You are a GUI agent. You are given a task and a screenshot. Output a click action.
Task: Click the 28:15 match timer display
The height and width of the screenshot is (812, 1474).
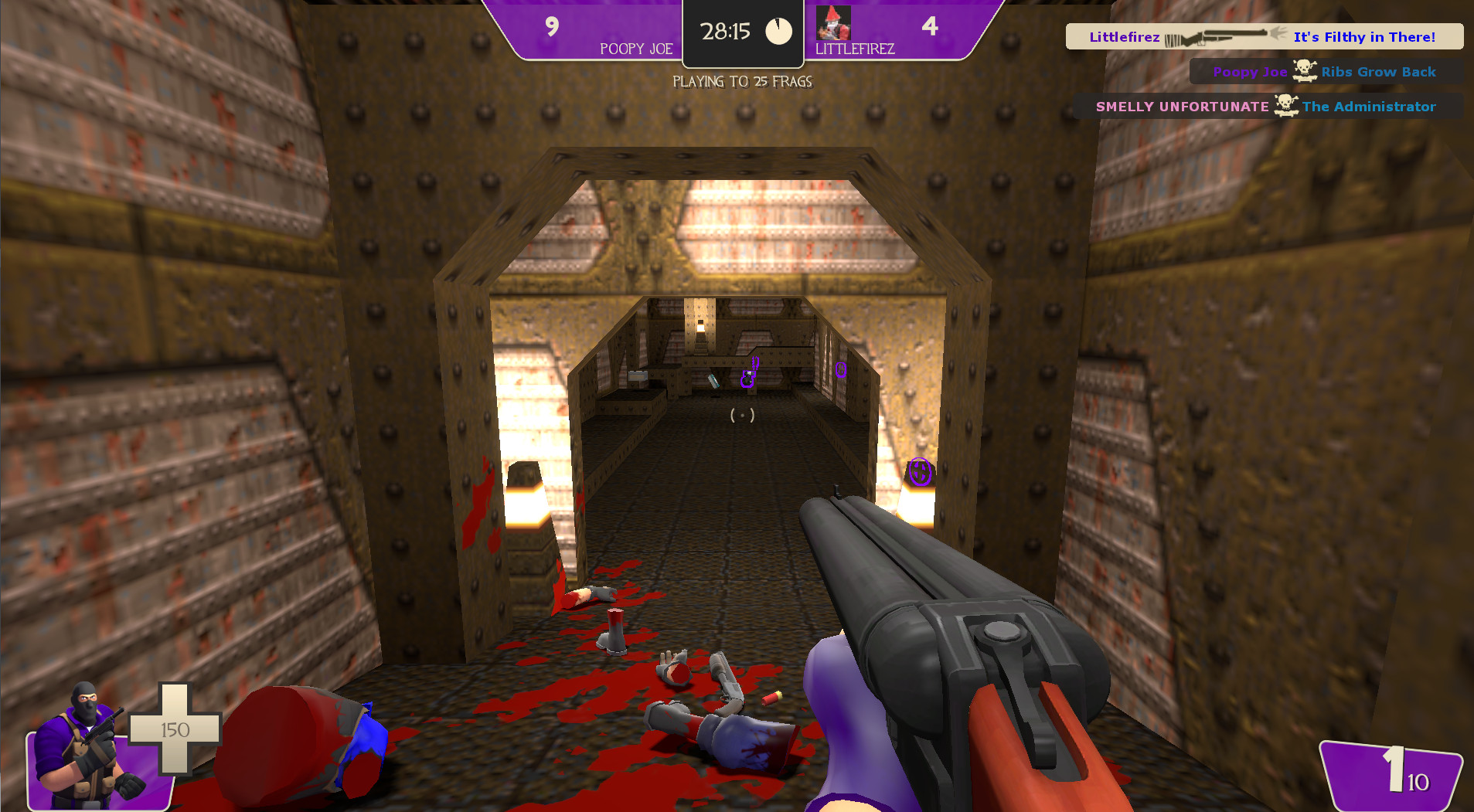pyautogui.click(x=725, y=32)
